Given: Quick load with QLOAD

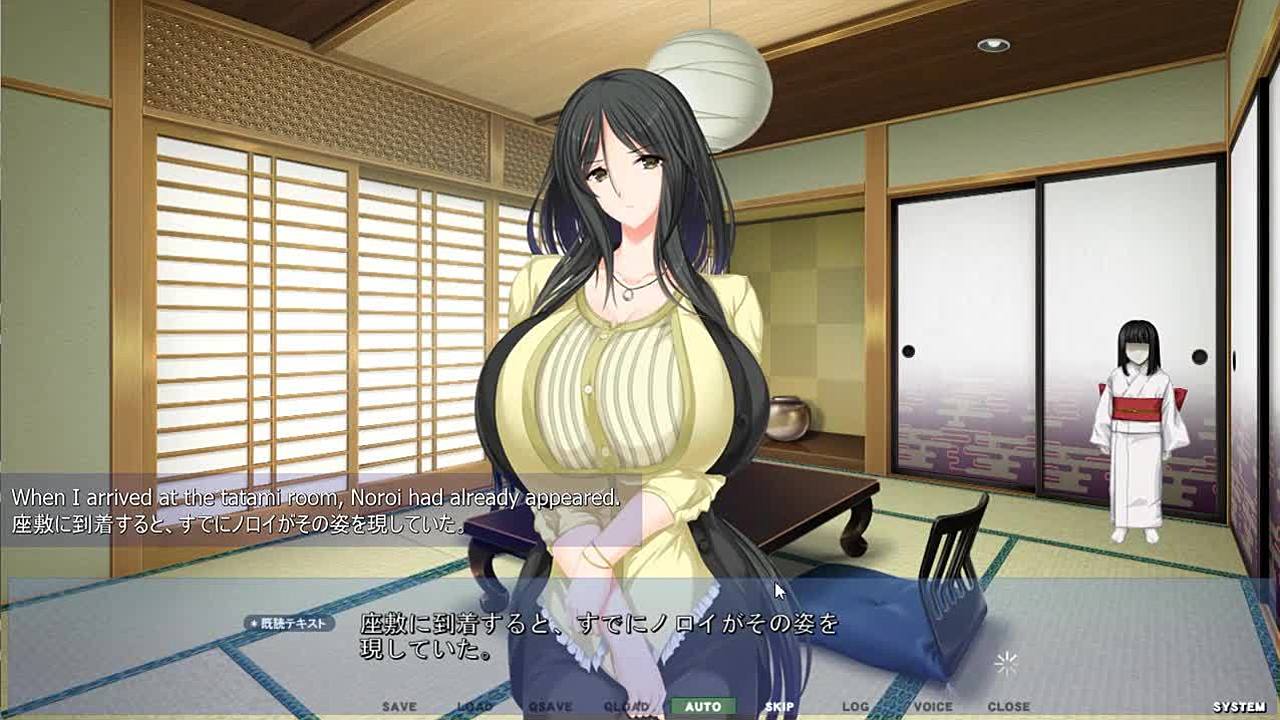Looking at the screenshot, I should coord(627,707).
